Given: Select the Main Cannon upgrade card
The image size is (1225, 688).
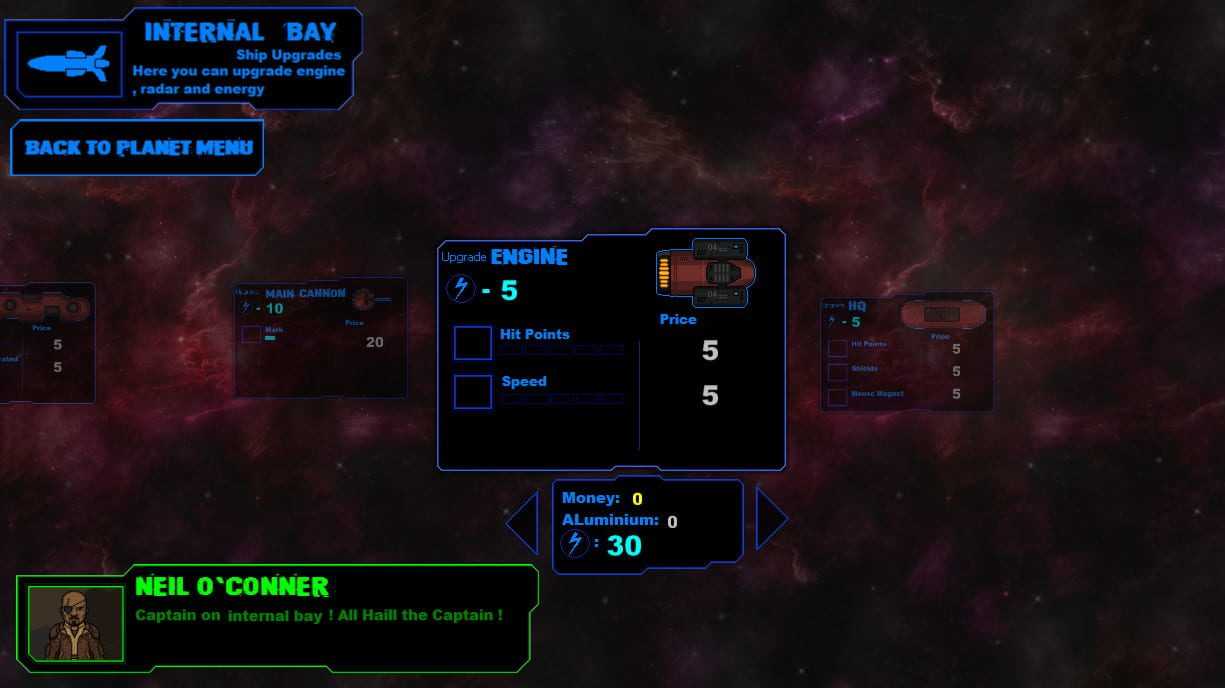Looking at the screenshot, I should click(x=320, y=337).
